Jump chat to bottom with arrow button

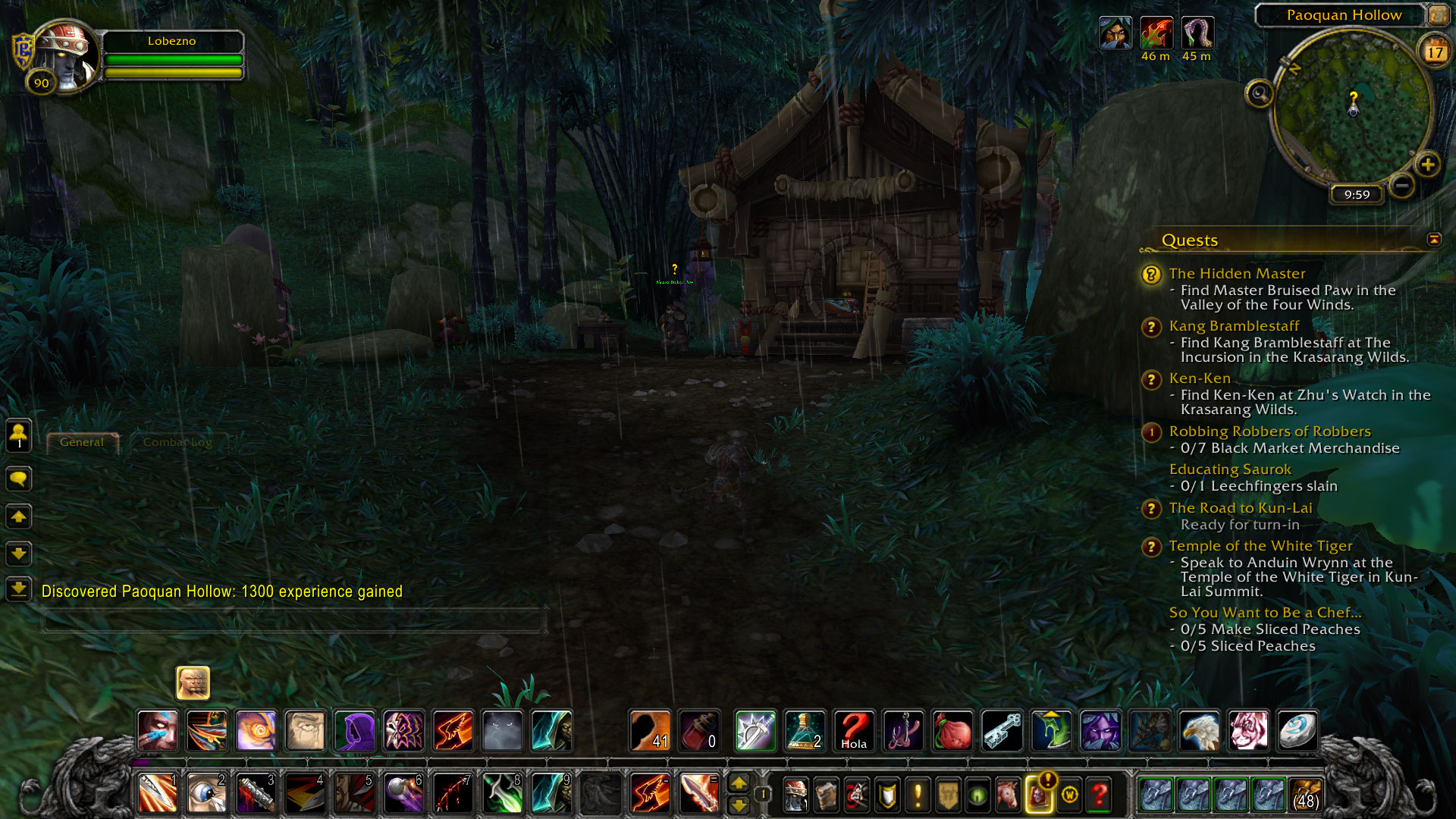coord(19,588)
